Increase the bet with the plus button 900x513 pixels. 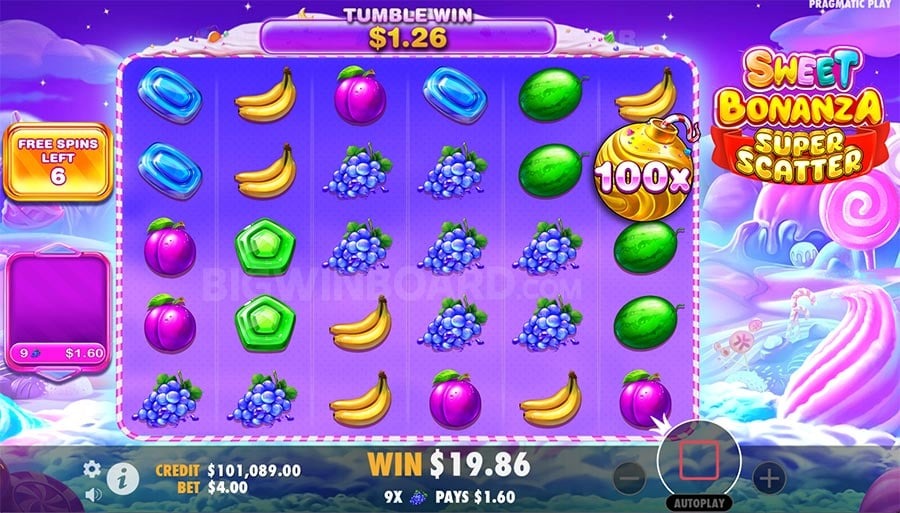tap(768, 477)
